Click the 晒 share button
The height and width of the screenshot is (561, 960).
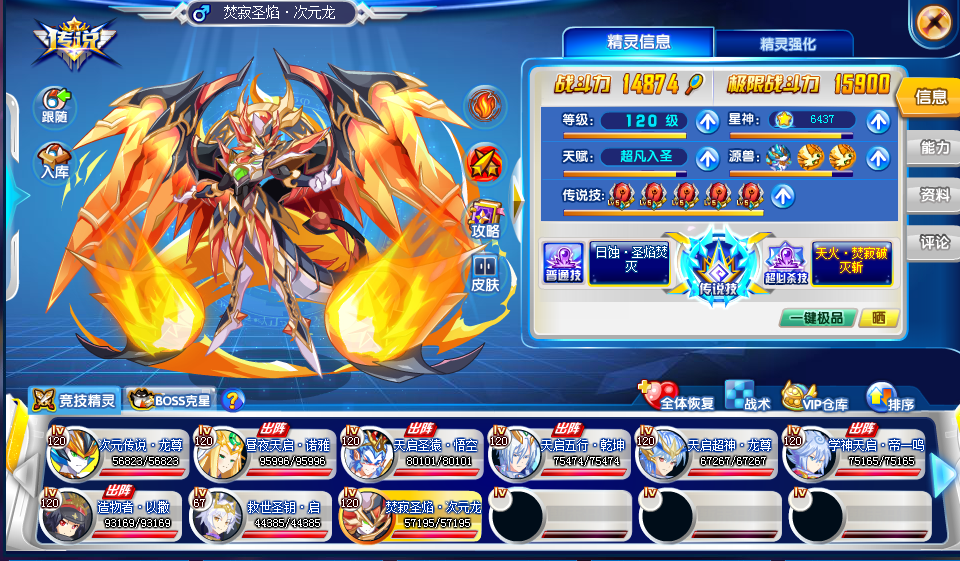click(x=878, y=318)
